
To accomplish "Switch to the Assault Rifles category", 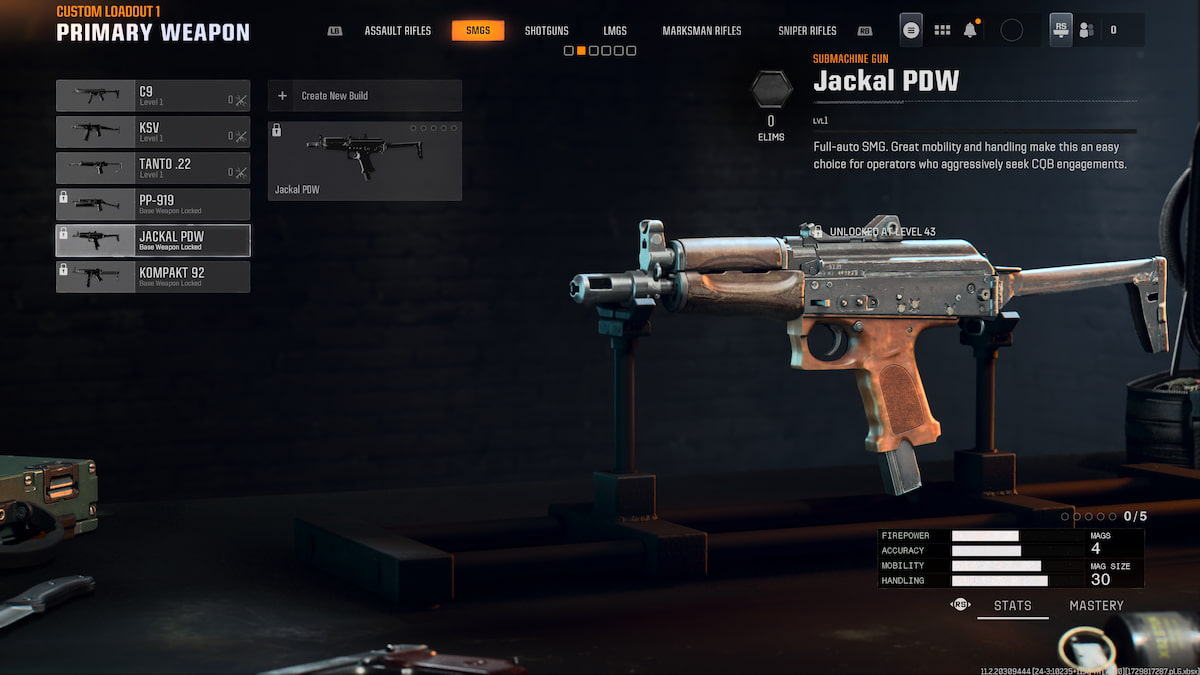I will (x=397, y=31).
